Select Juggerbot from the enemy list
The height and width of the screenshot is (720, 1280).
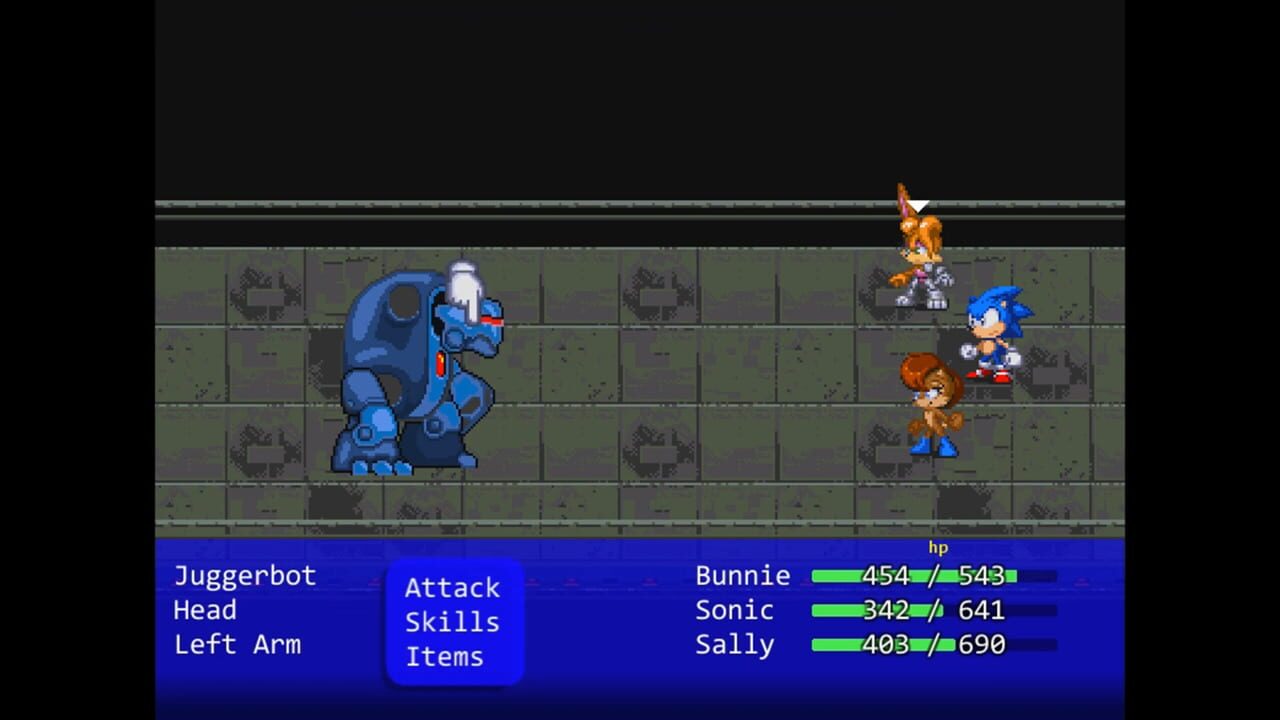tap(245, 576)
